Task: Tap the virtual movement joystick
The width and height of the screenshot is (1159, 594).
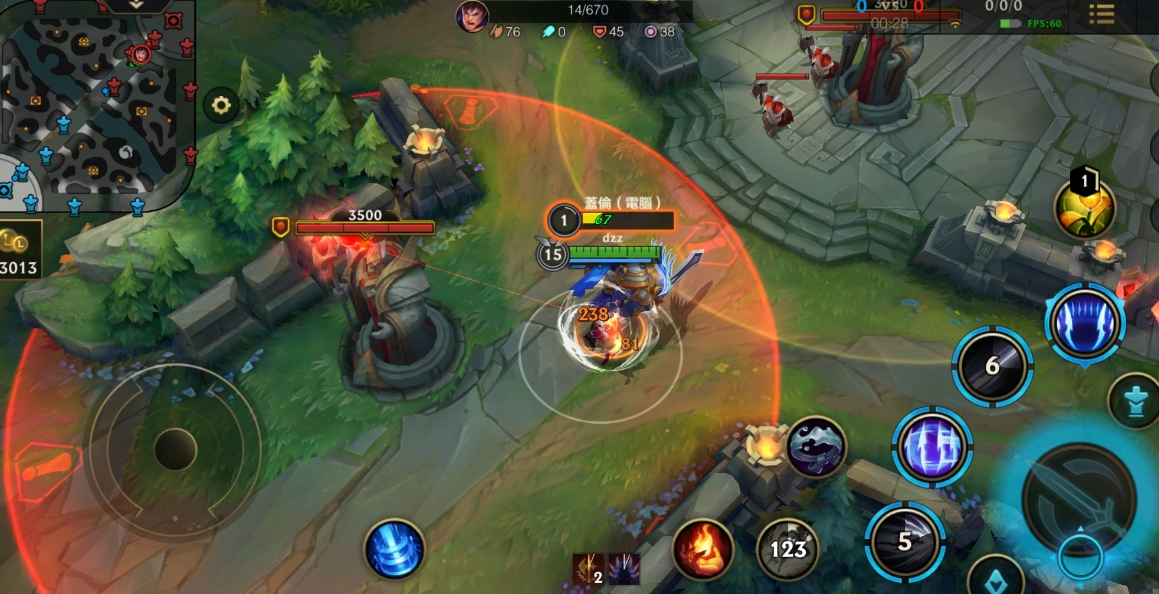Action: pyautogui.click(x=175, y=449)
